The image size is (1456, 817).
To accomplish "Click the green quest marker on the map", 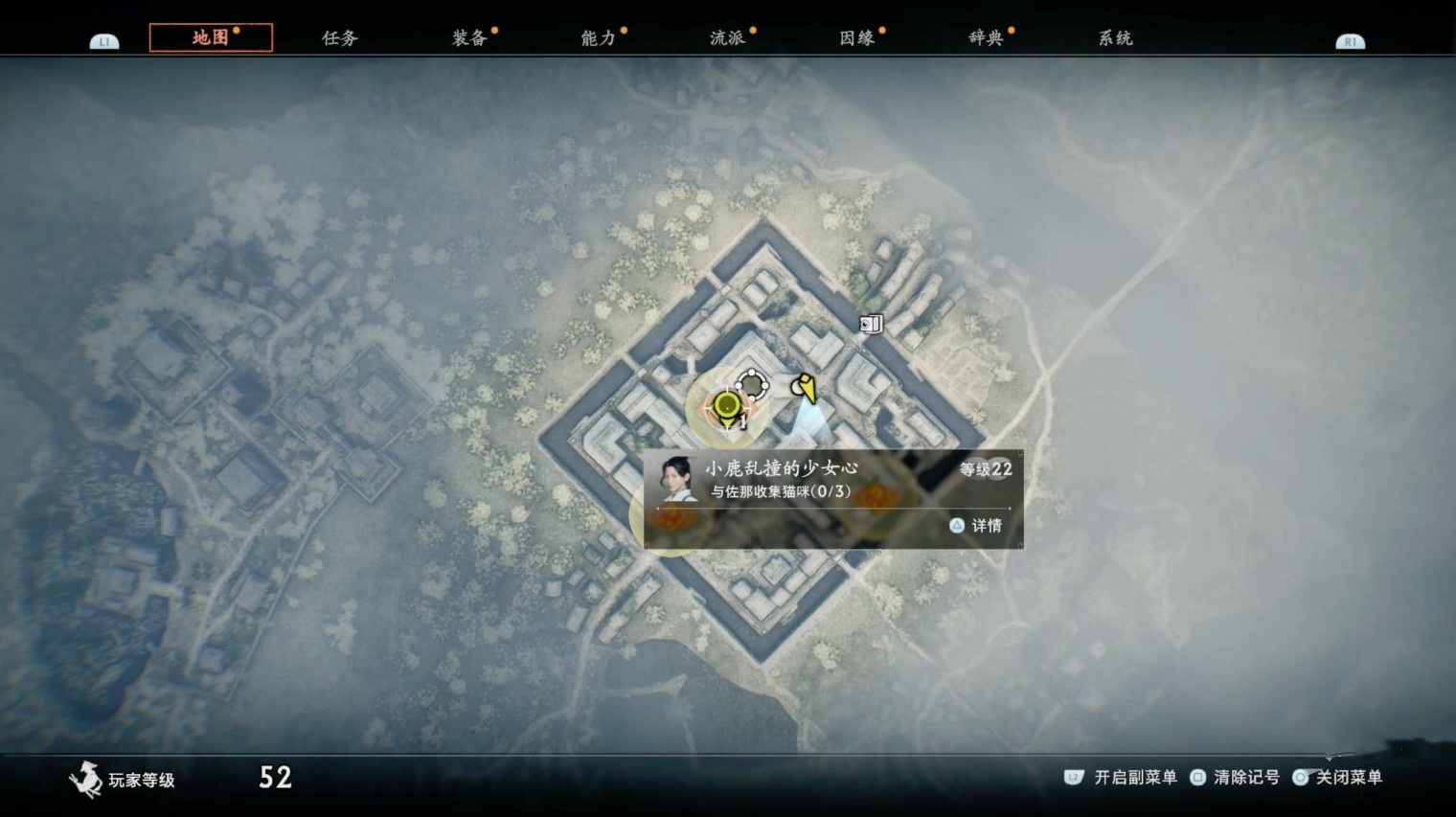I will click(x=726, y=407).
